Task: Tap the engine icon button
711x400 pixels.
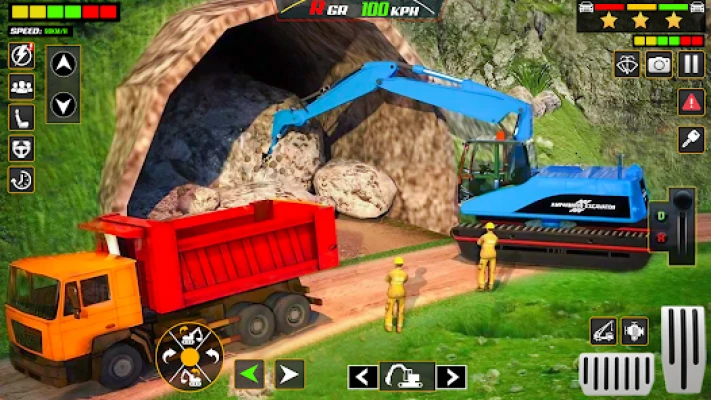Action: pyautogui.click(x=635, y=331)
